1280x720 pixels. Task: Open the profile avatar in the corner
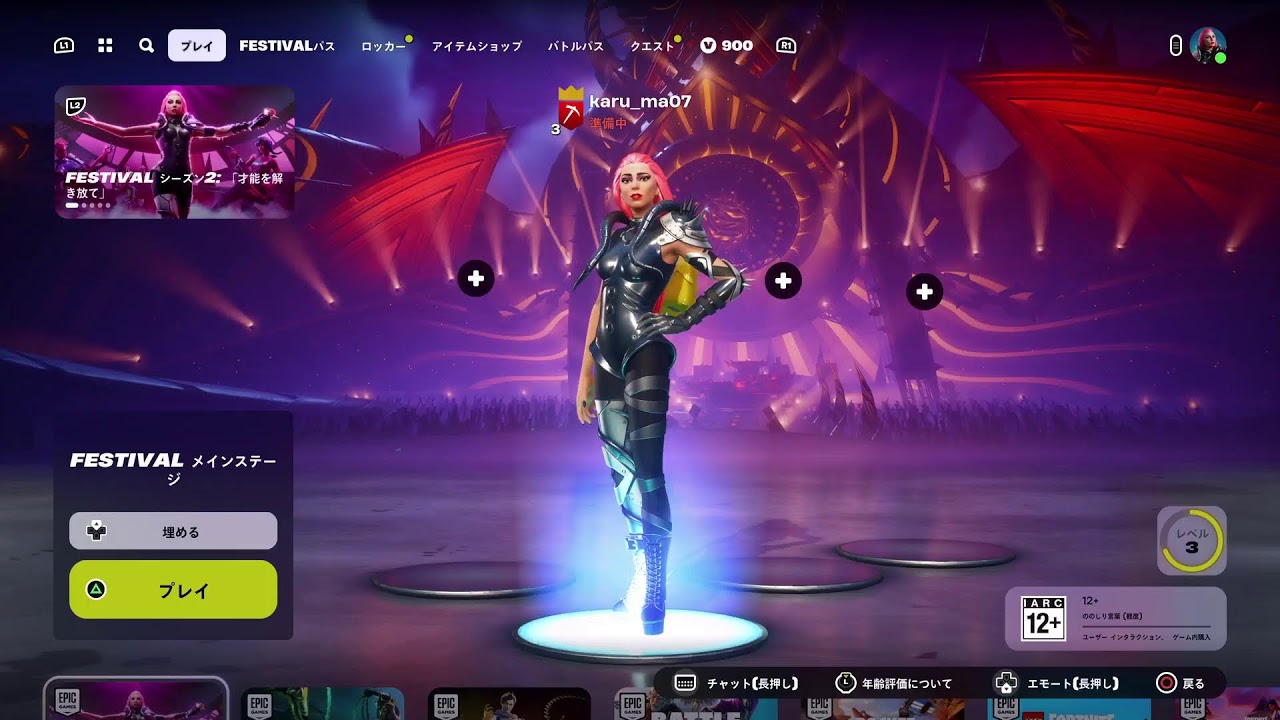[1207, 45]
